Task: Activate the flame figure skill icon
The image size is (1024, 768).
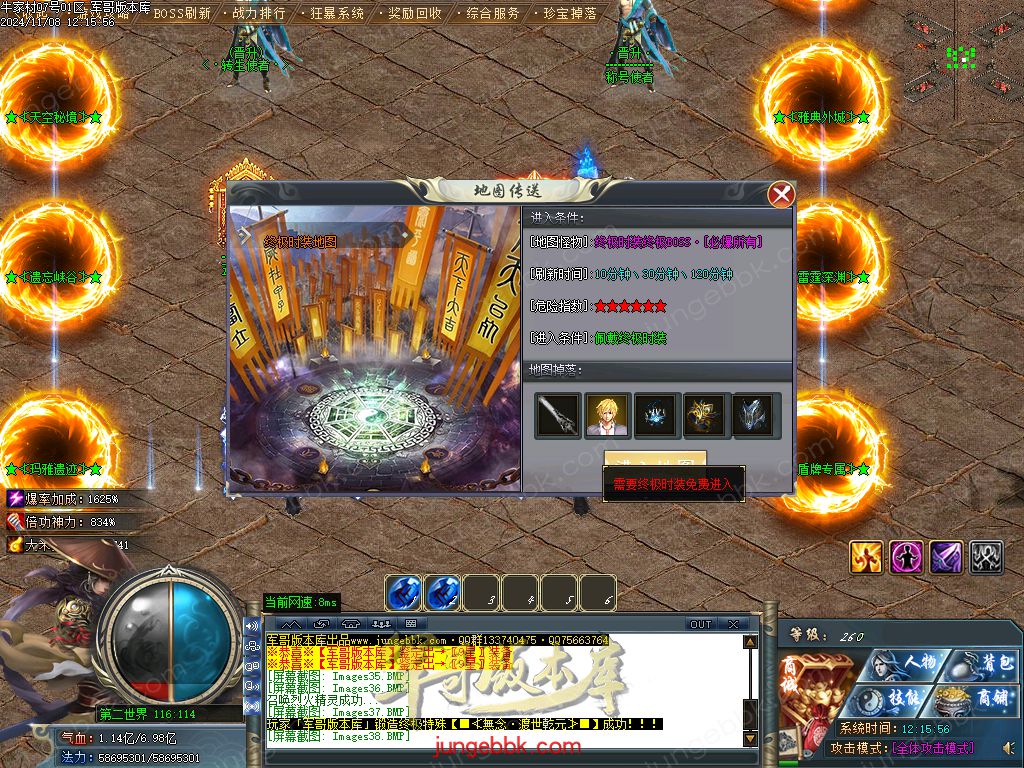Action: coord(866,557)
